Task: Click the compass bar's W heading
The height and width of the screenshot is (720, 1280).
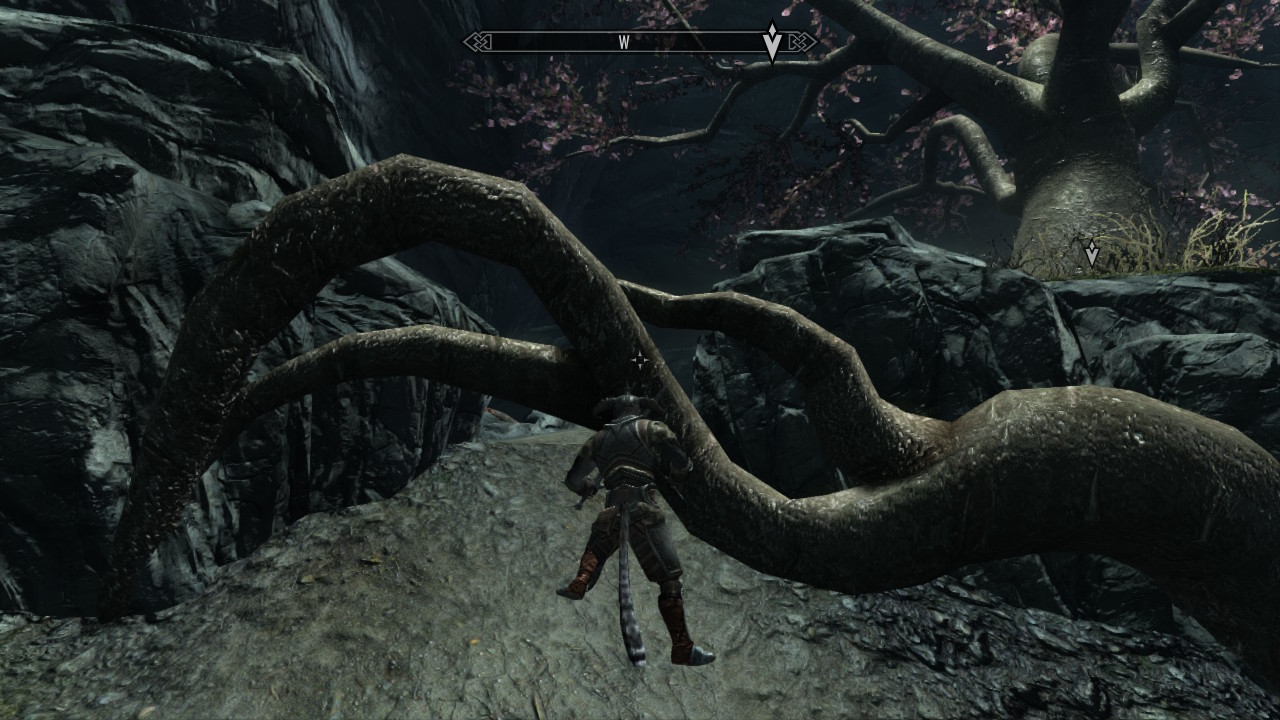Action: [x=623, y=42]
